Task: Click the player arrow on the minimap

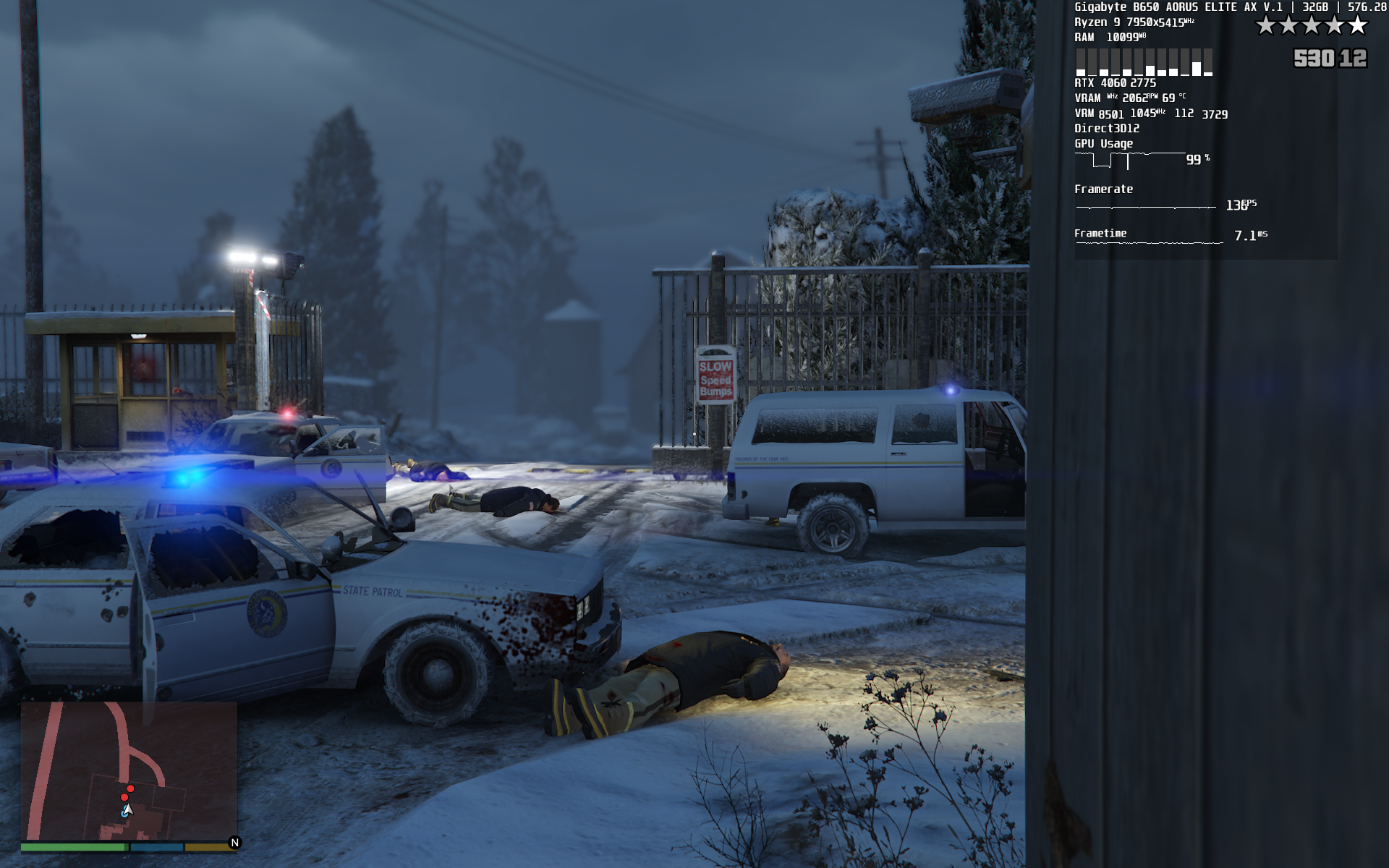Action: click(x=127, y=810)
